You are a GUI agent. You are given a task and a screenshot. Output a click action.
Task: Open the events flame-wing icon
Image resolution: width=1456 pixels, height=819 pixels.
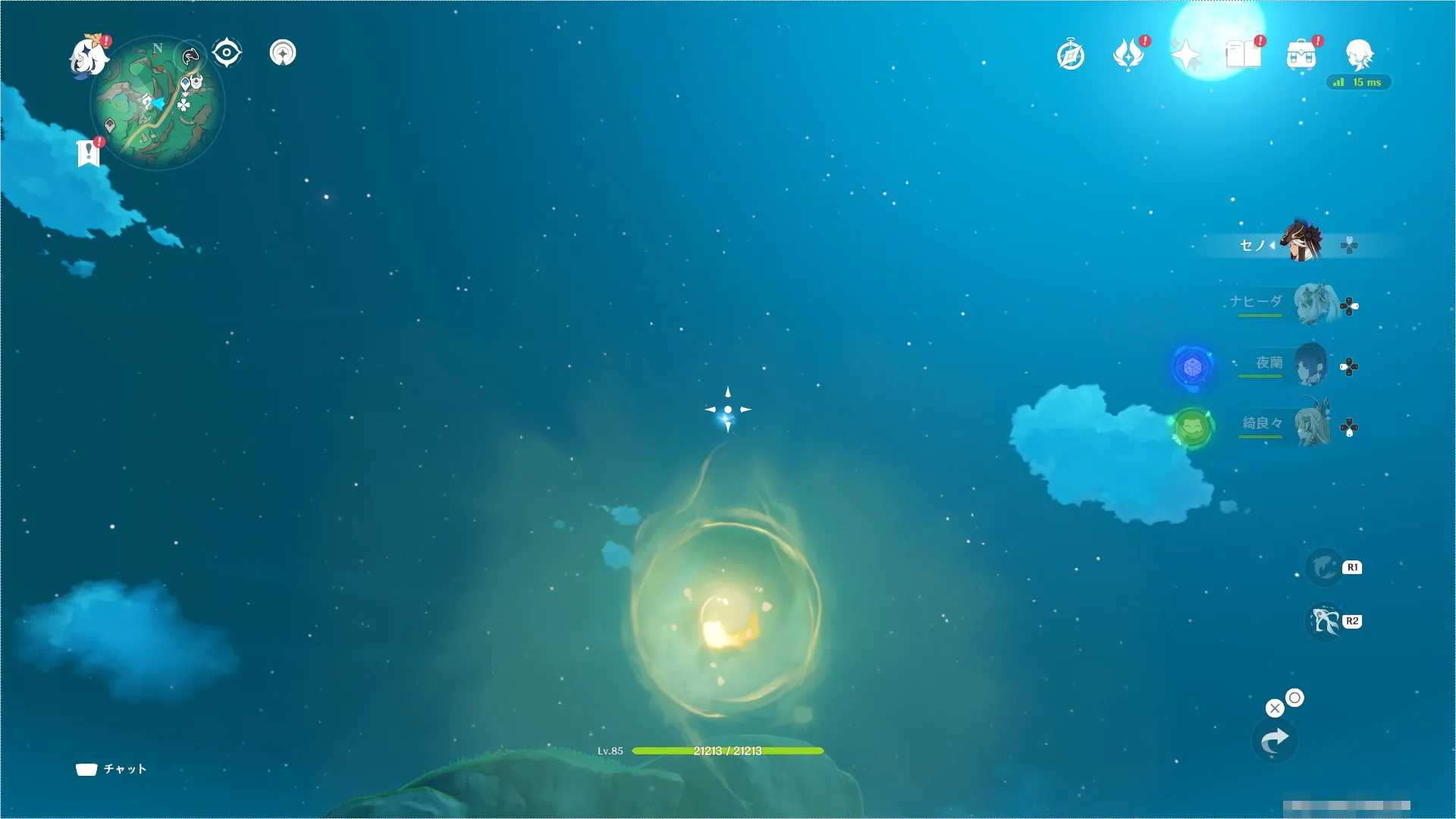[x=1128, y=55]
